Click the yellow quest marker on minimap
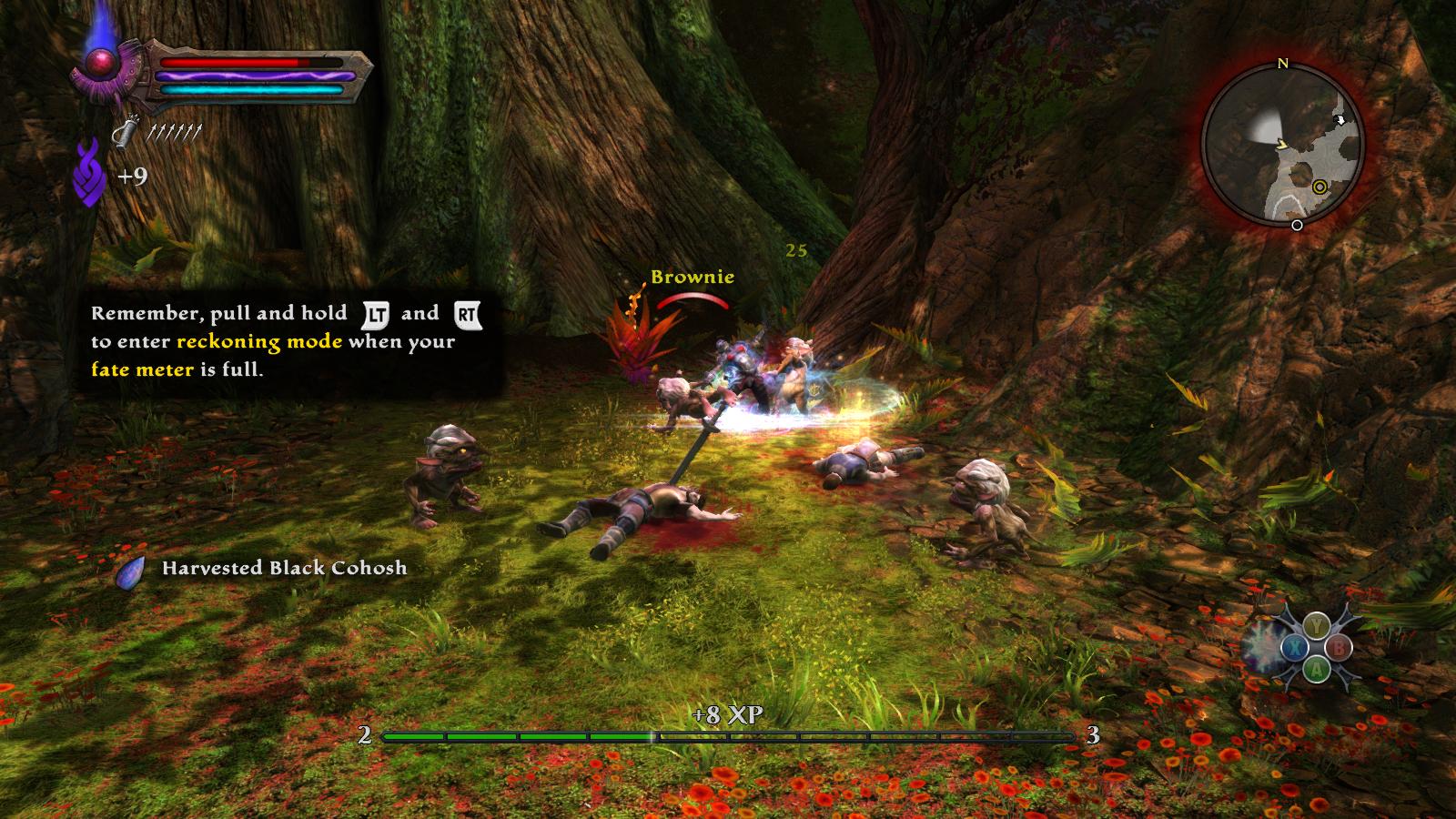 coord(1319,187)
